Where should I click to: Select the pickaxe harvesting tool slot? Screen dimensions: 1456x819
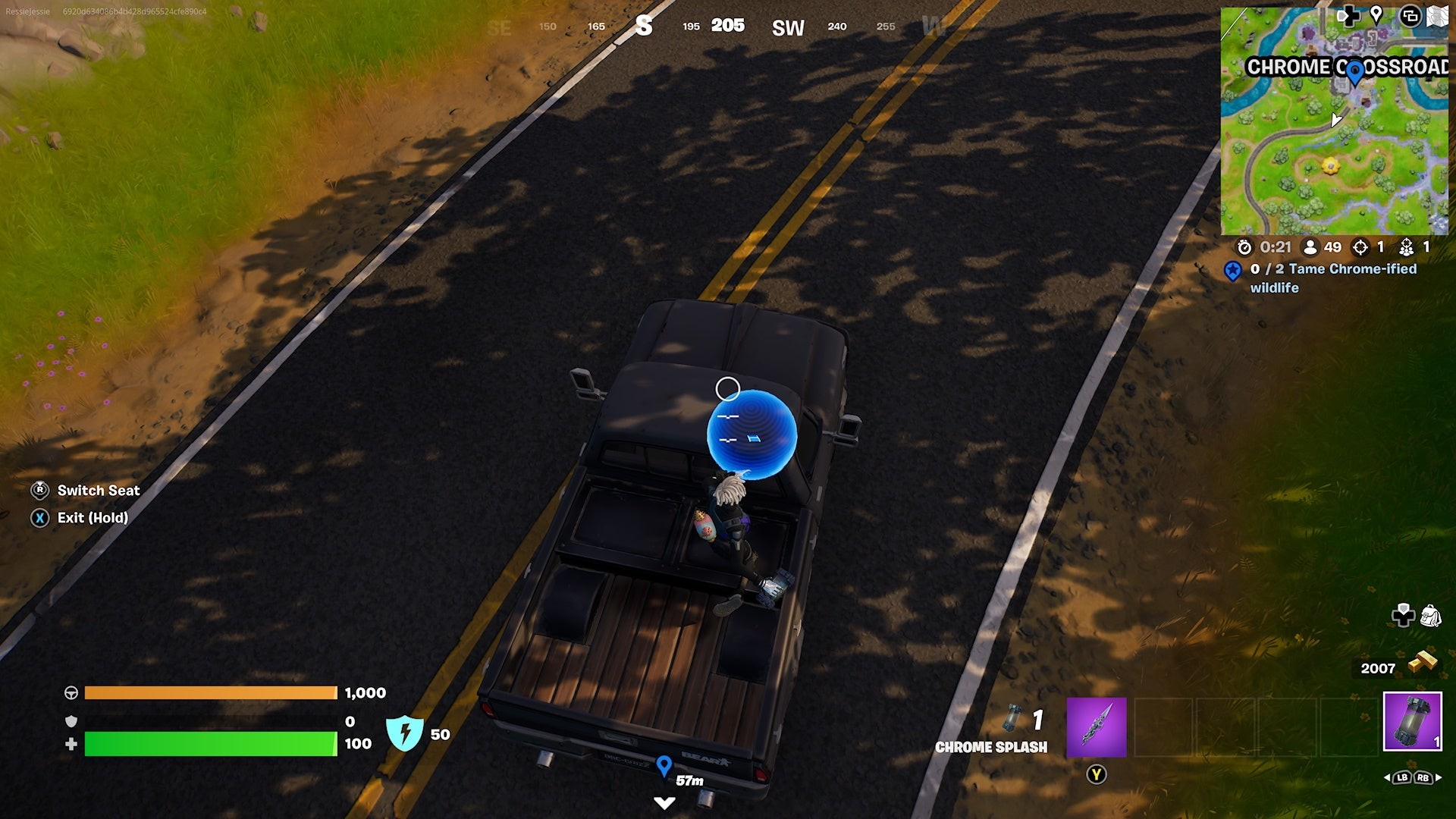(x=1096, y=727)
